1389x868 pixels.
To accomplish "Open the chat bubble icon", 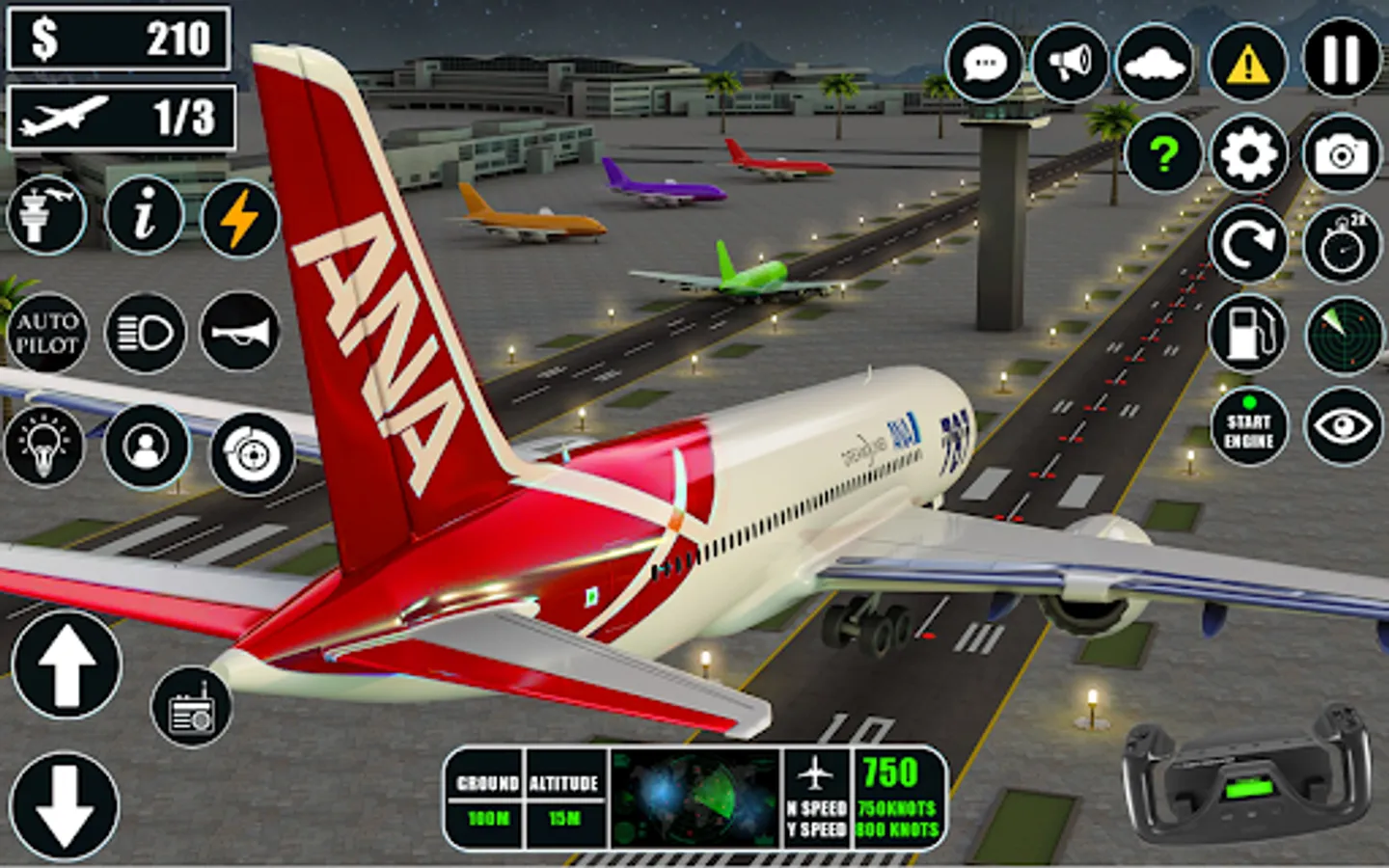I will point(985,64).
